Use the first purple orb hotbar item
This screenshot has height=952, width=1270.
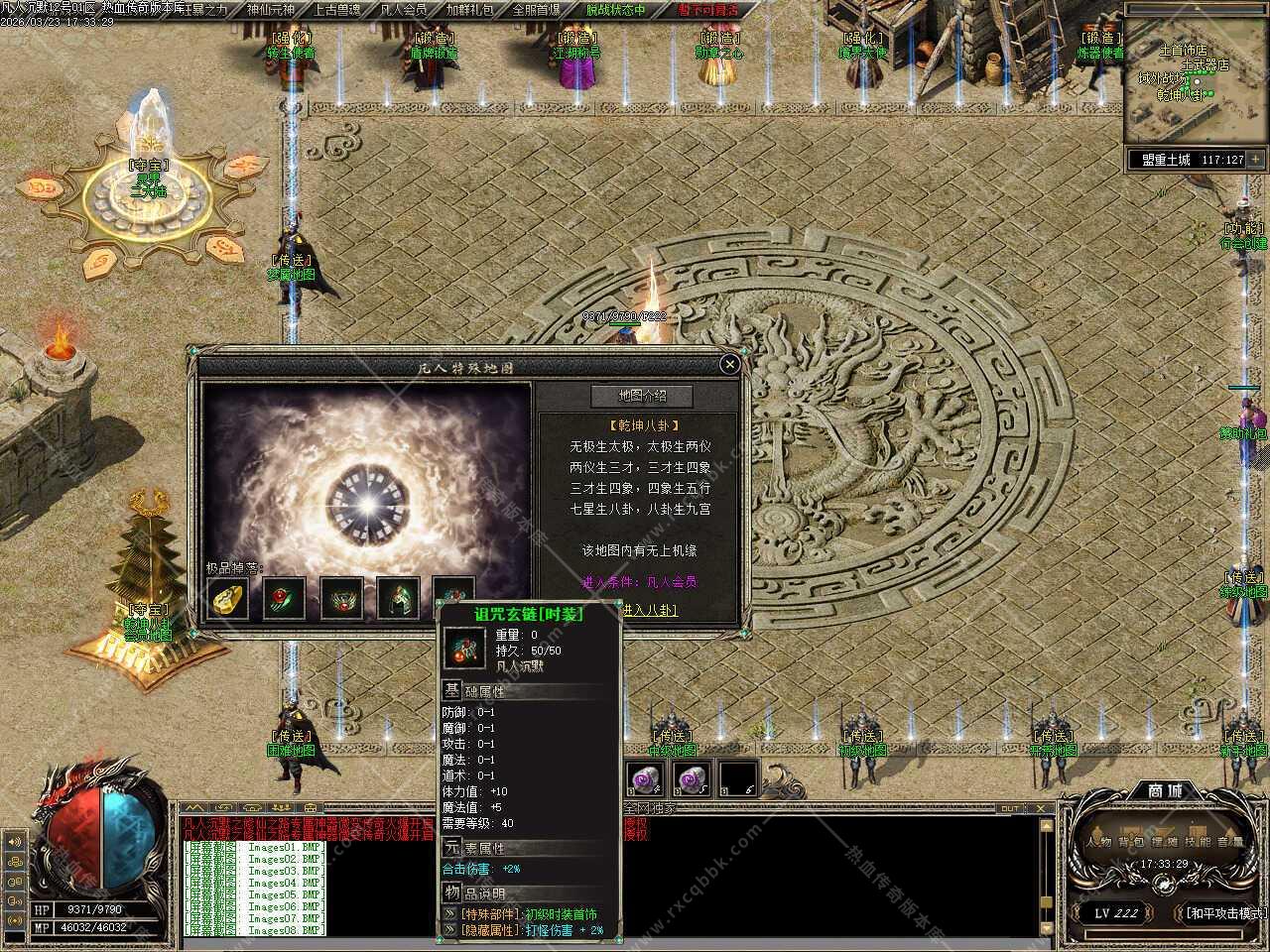tap(644, 778)
